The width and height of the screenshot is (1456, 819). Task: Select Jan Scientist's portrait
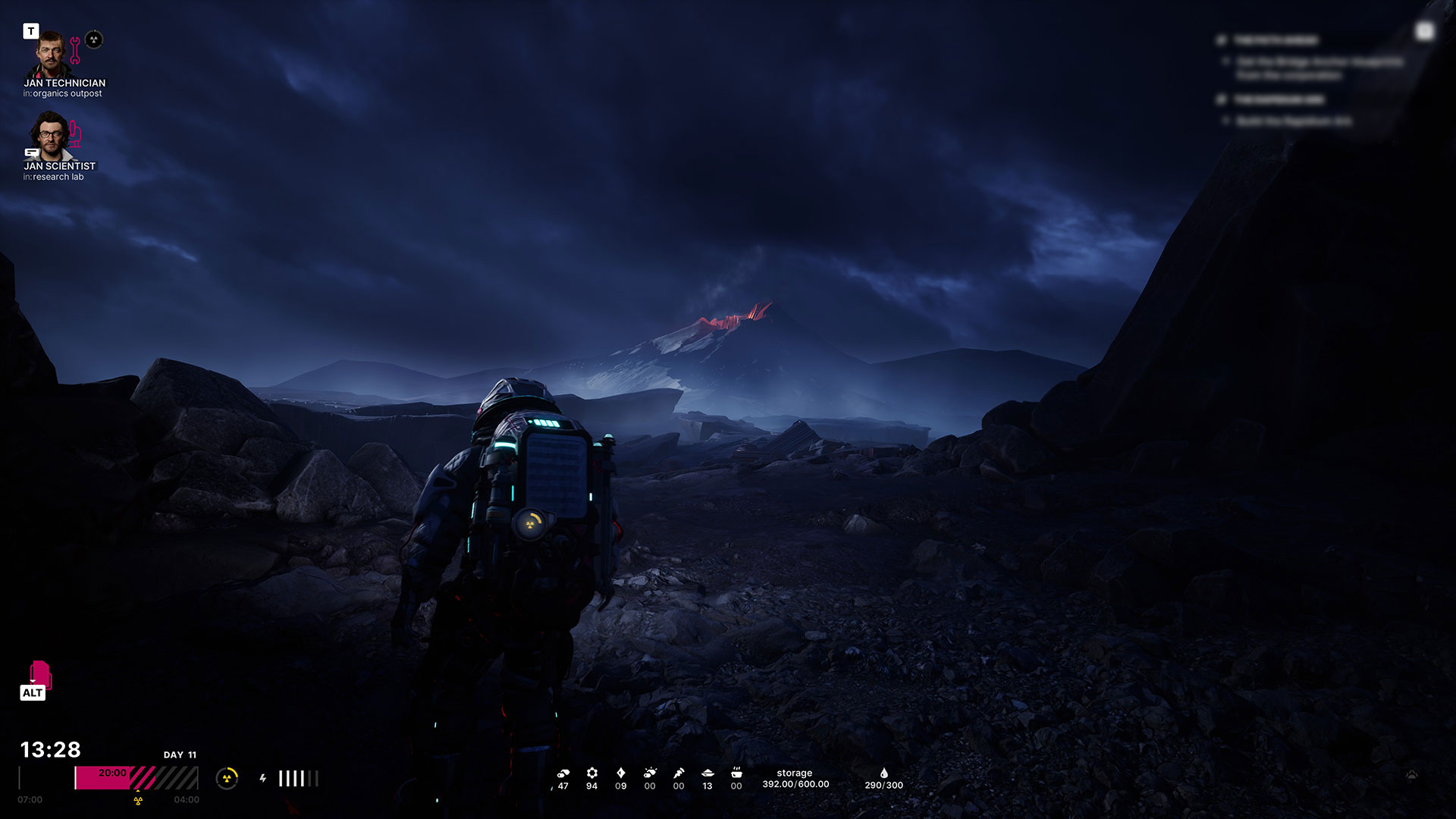click(x=49, y=135)
